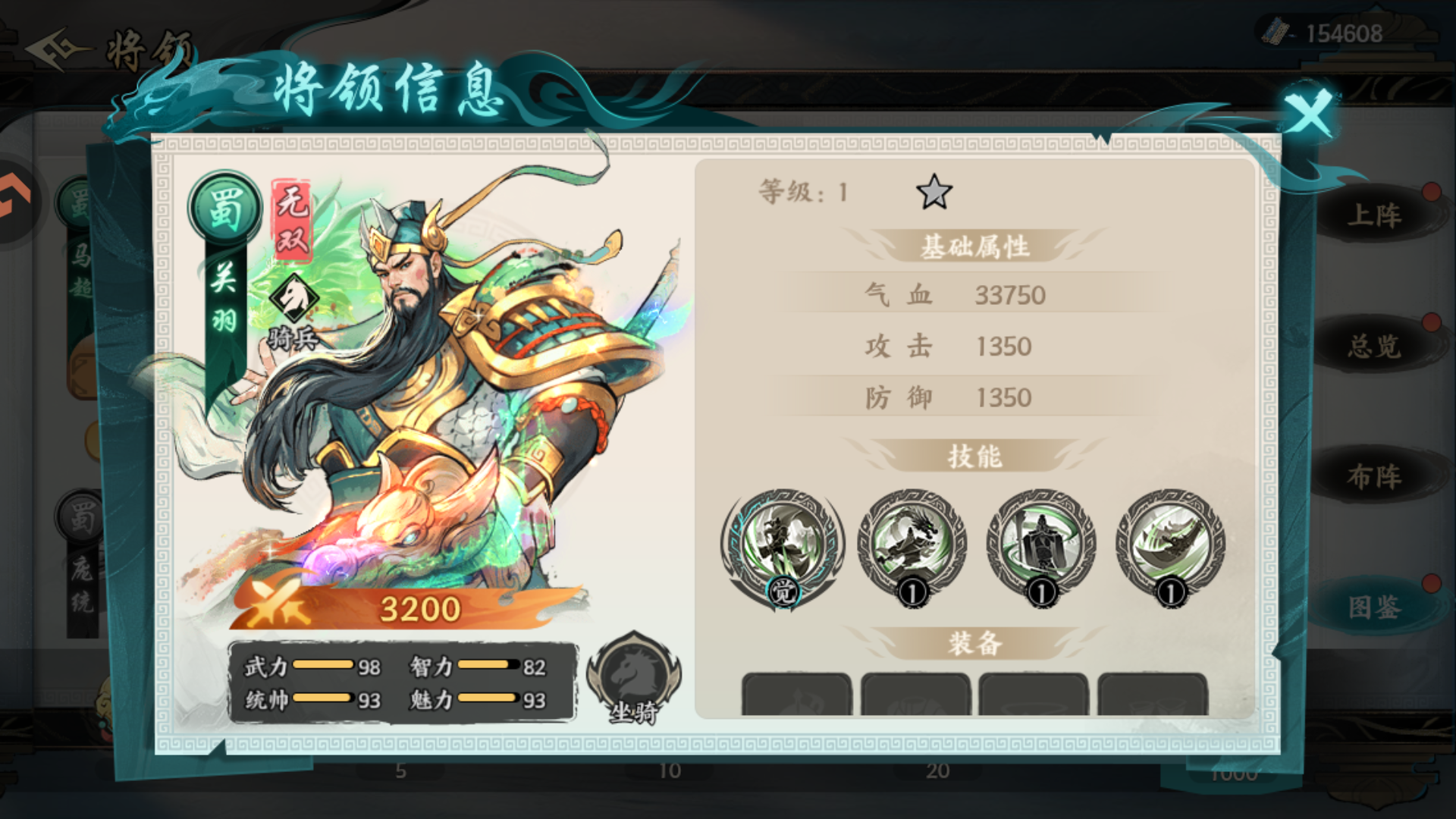
Task: Click the 骑兵 cavalry type badge
Action: (296, 303)
